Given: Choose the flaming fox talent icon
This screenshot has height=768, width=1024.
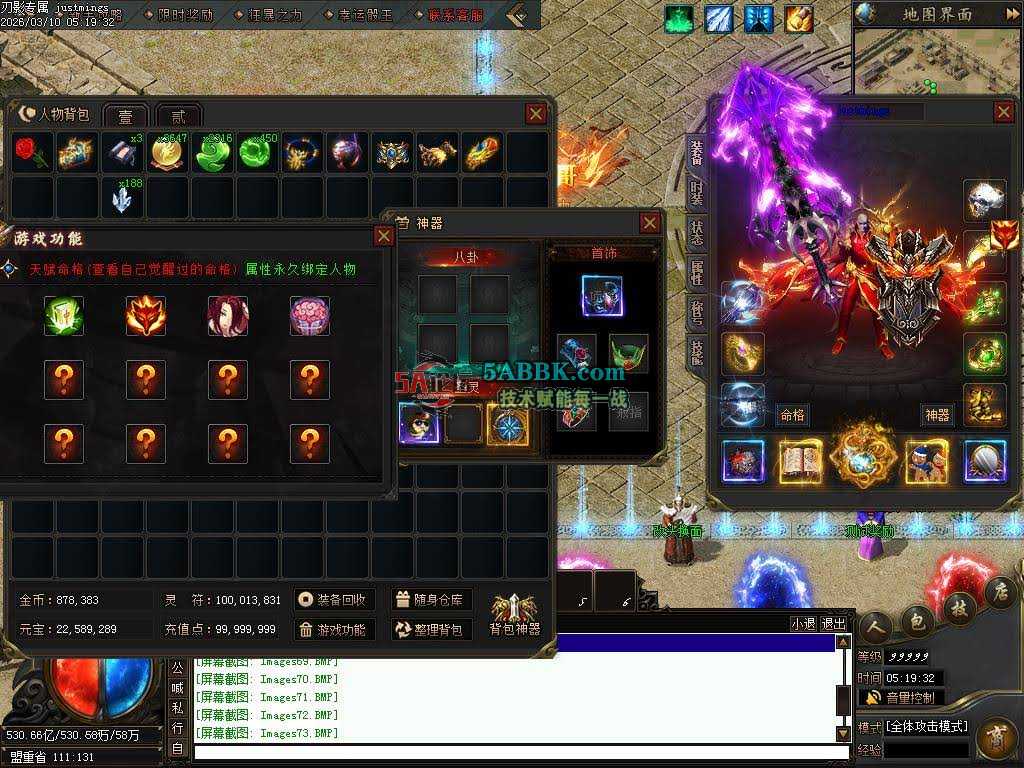Looking at the screenshot, I should [146, 316].
